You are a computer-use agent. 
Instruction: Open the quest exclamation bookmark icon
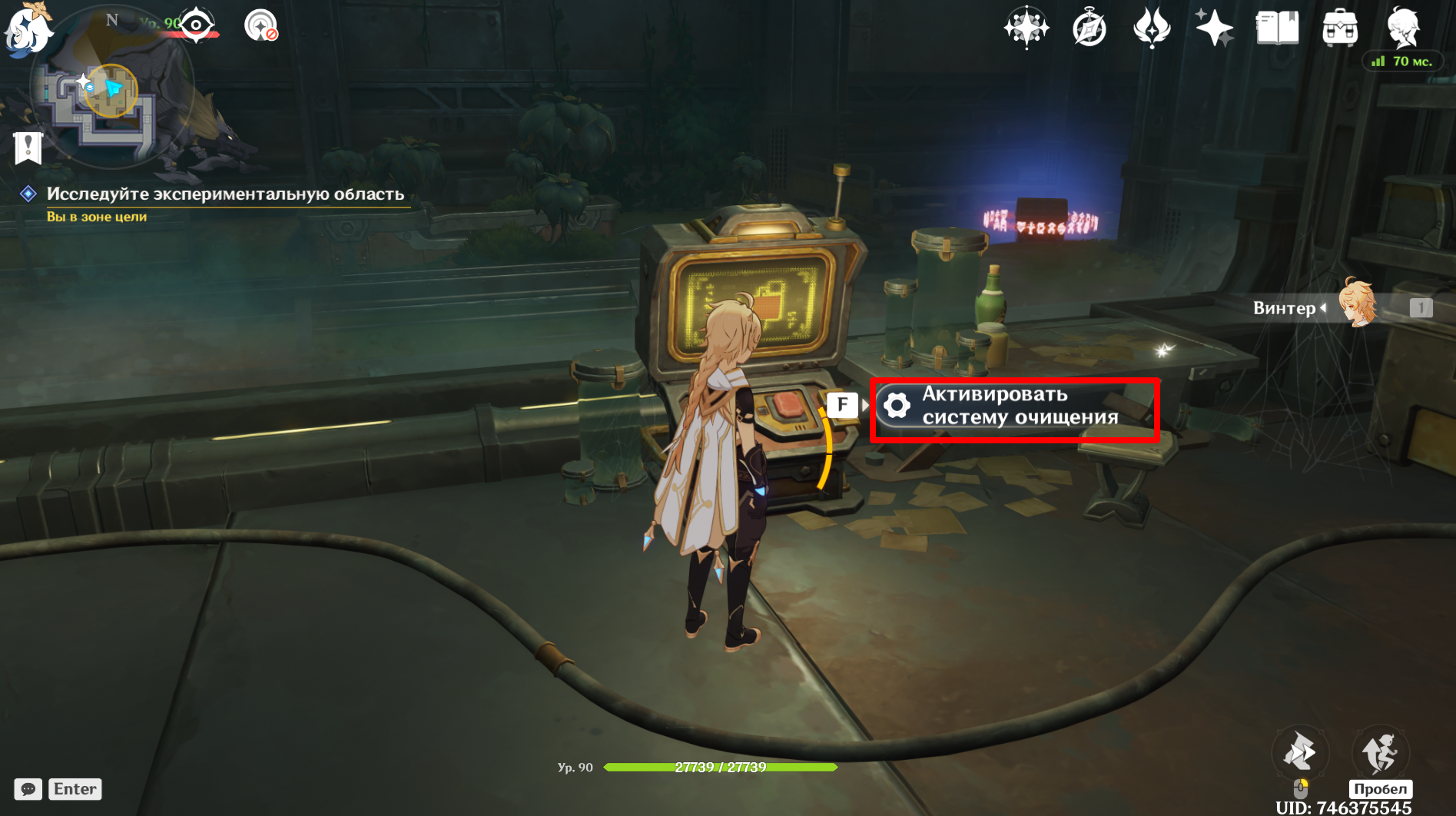tap(28, 147)
